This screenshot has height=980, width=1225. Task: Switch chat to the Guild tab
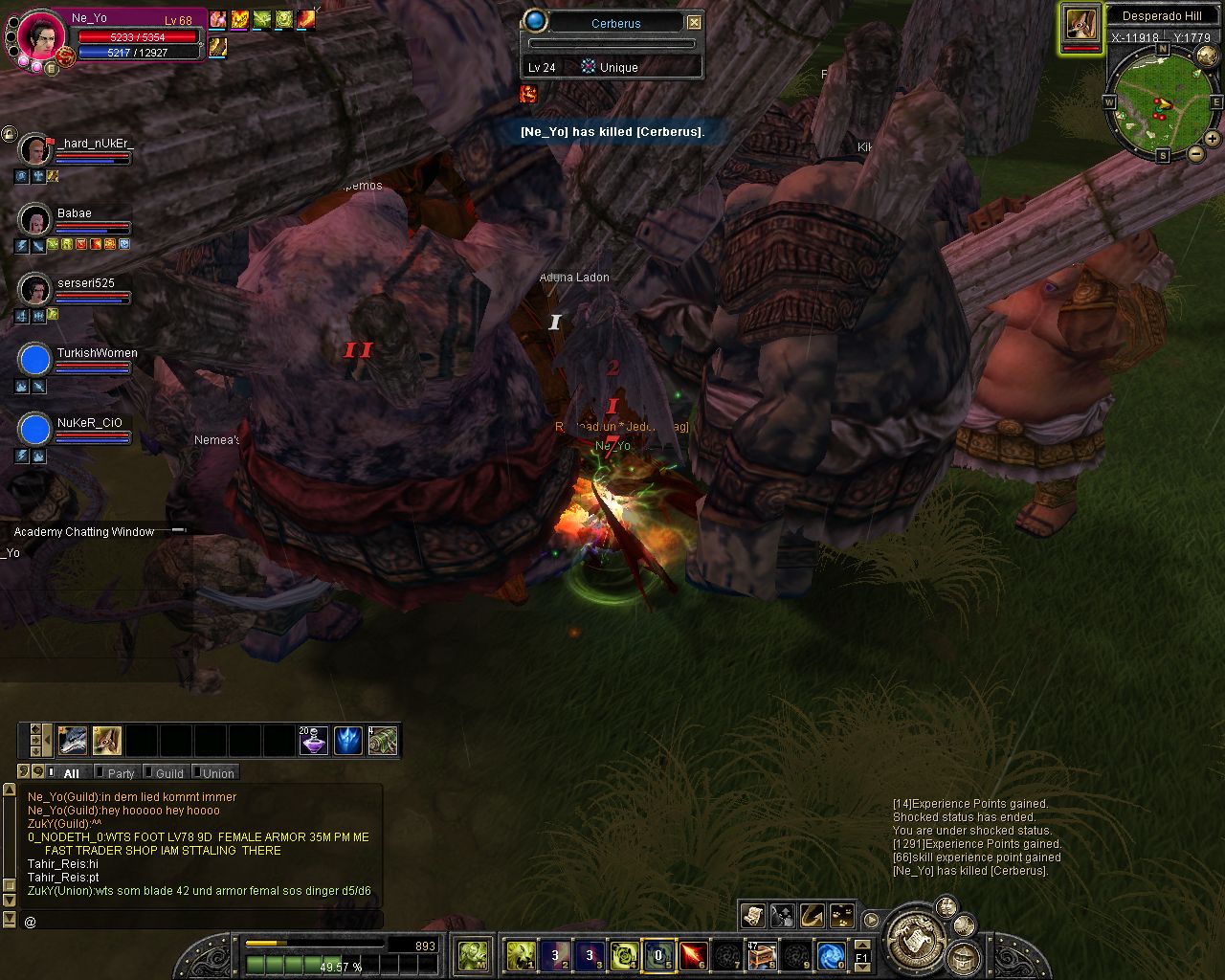pos(169,773)
